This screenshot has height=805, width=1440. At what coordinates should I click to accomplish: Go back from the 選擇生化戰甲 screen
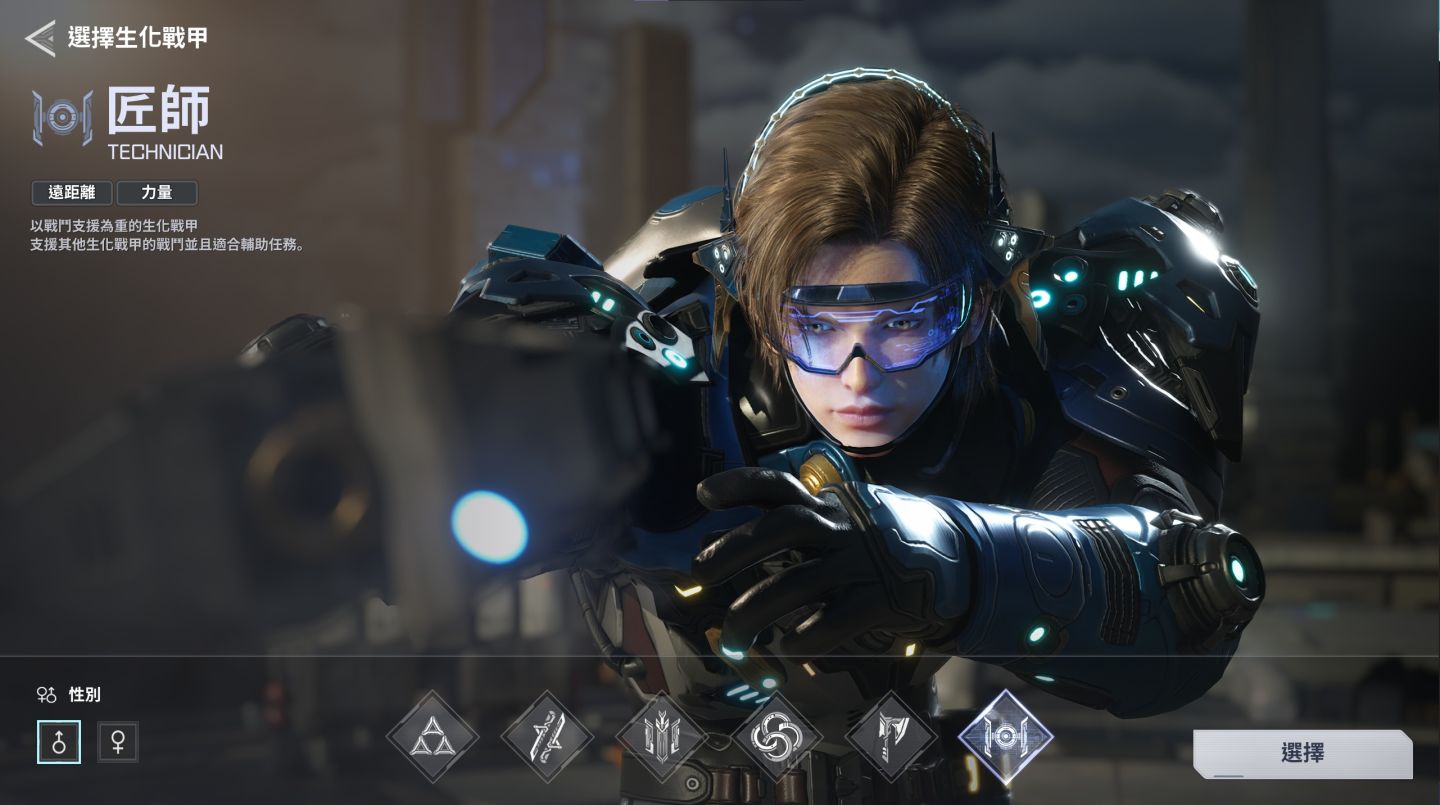coord(40,38)
